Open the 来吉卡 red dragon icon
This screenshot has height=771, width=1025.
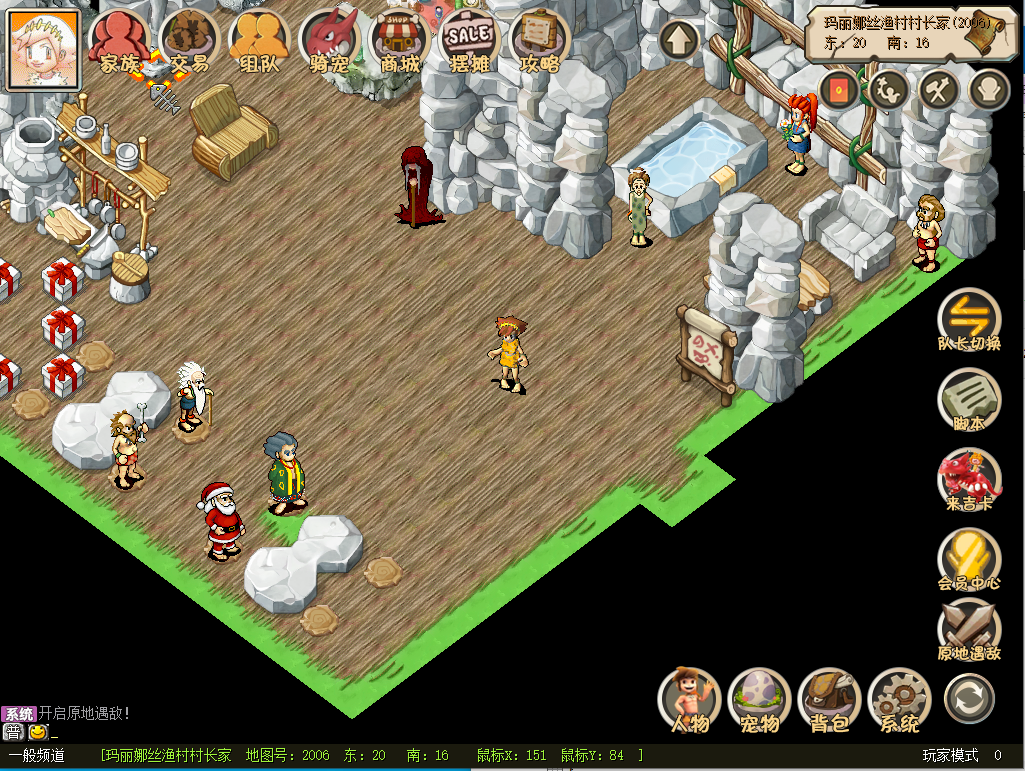click(x=969, y=478)
